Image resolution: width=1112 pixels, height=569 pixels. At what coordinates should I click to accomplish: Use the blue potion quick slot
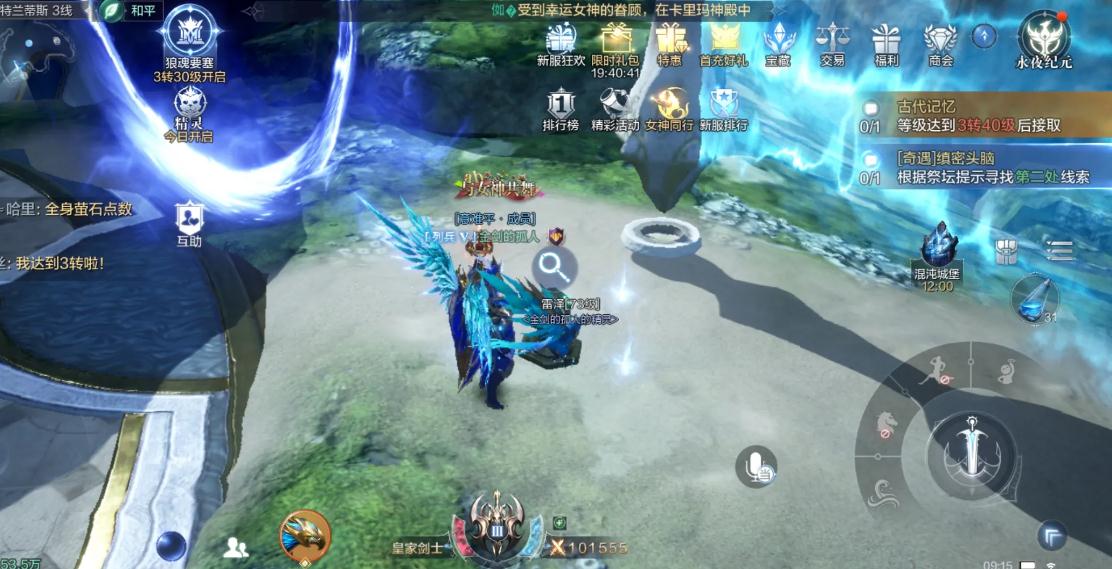tap(1034, 299)
